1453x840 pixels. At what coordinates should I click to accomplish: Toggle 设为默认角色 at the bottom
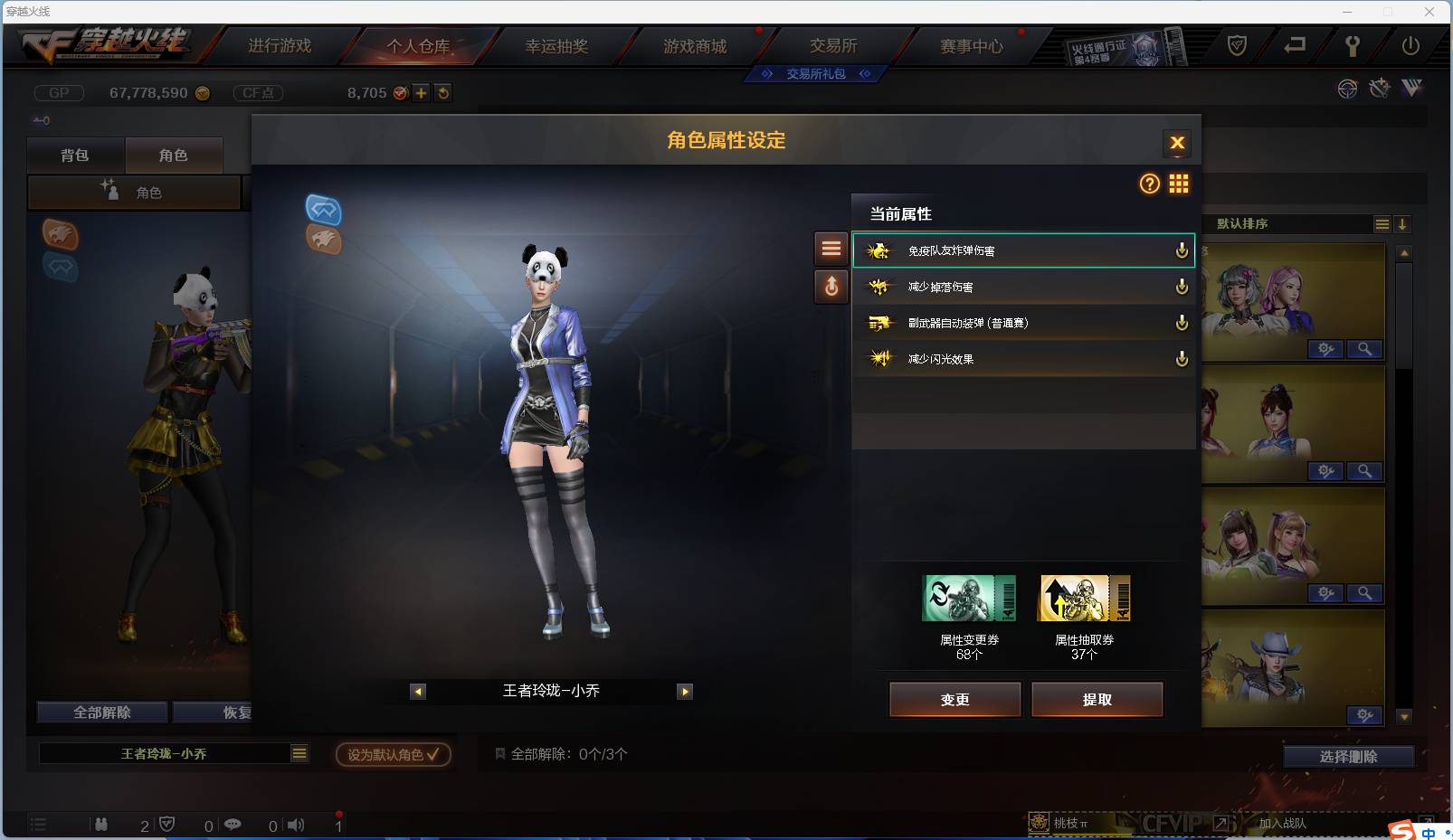point(392,754)
